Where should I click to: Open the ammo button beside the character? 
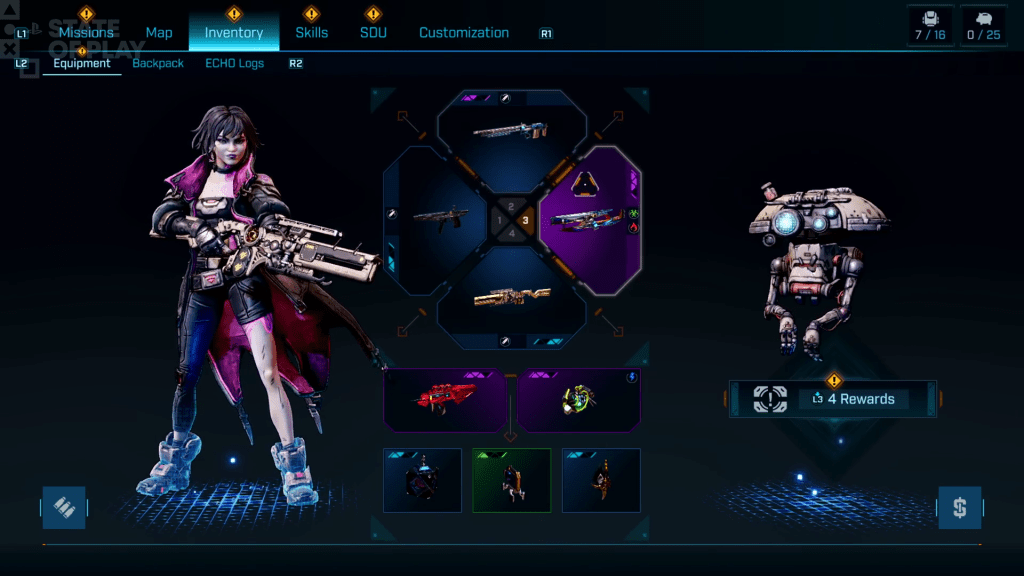click(x=64, y=508)
